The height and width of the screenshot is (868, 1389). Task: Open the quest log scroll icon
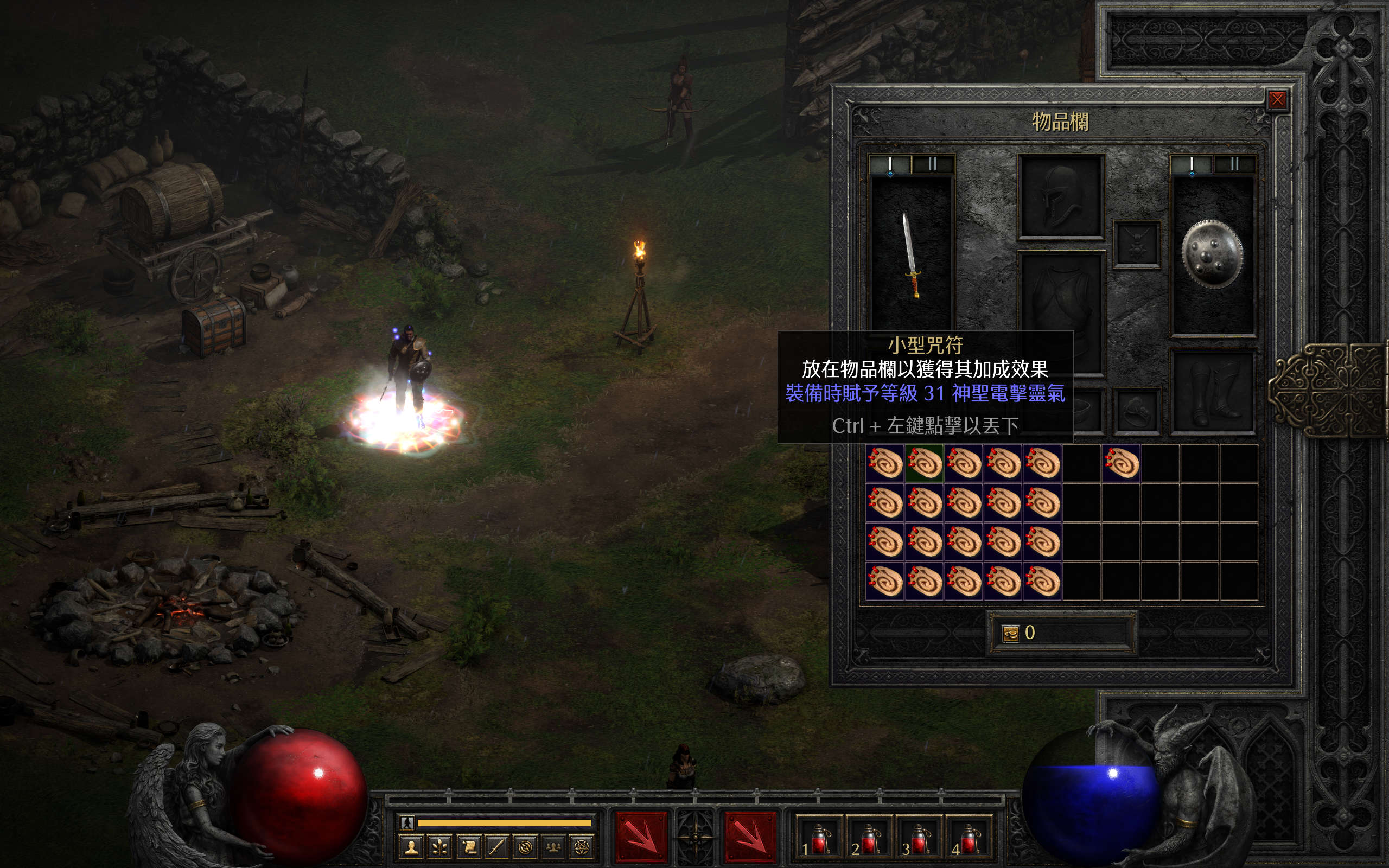(468, 847)
